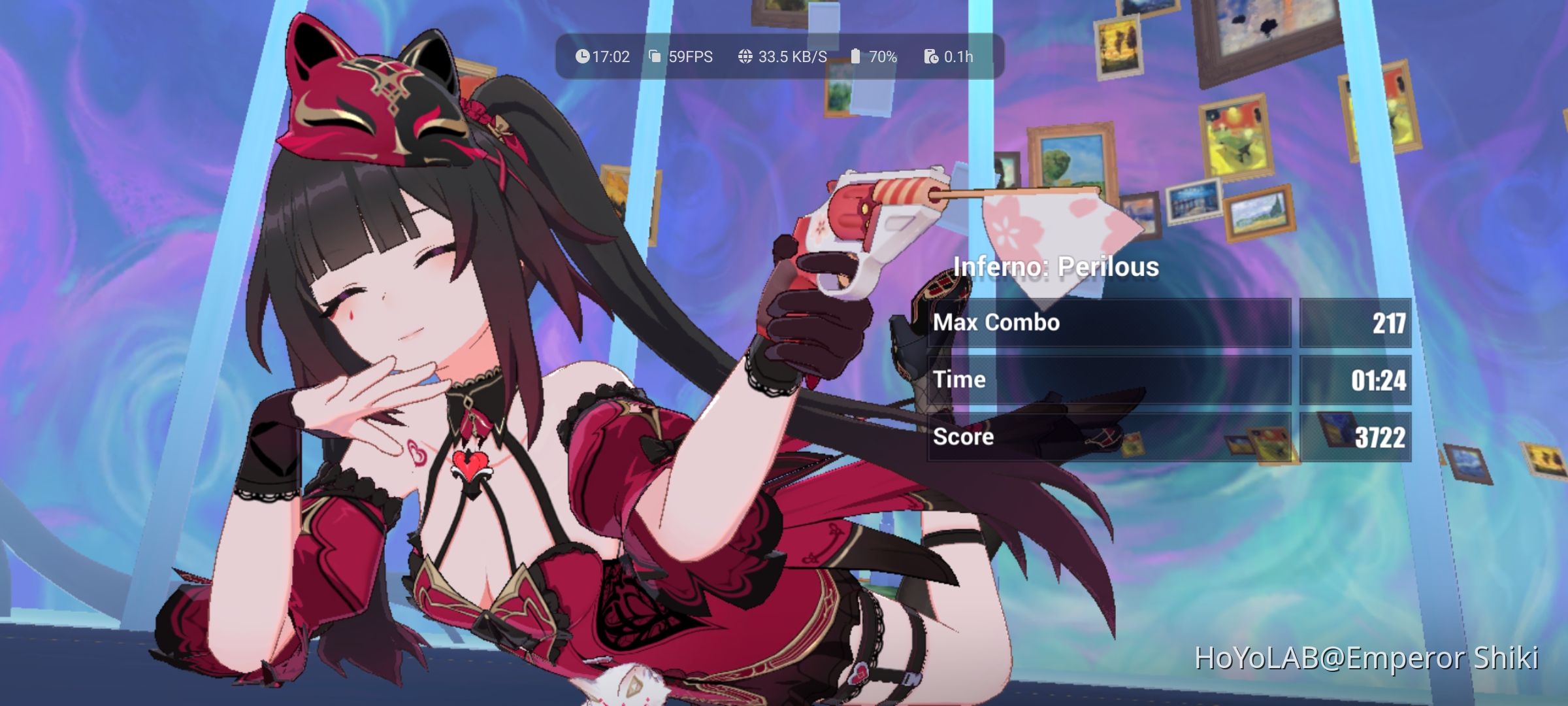
Task: Click the clock icon showing 17:02
Action: [x=581, y=57]
